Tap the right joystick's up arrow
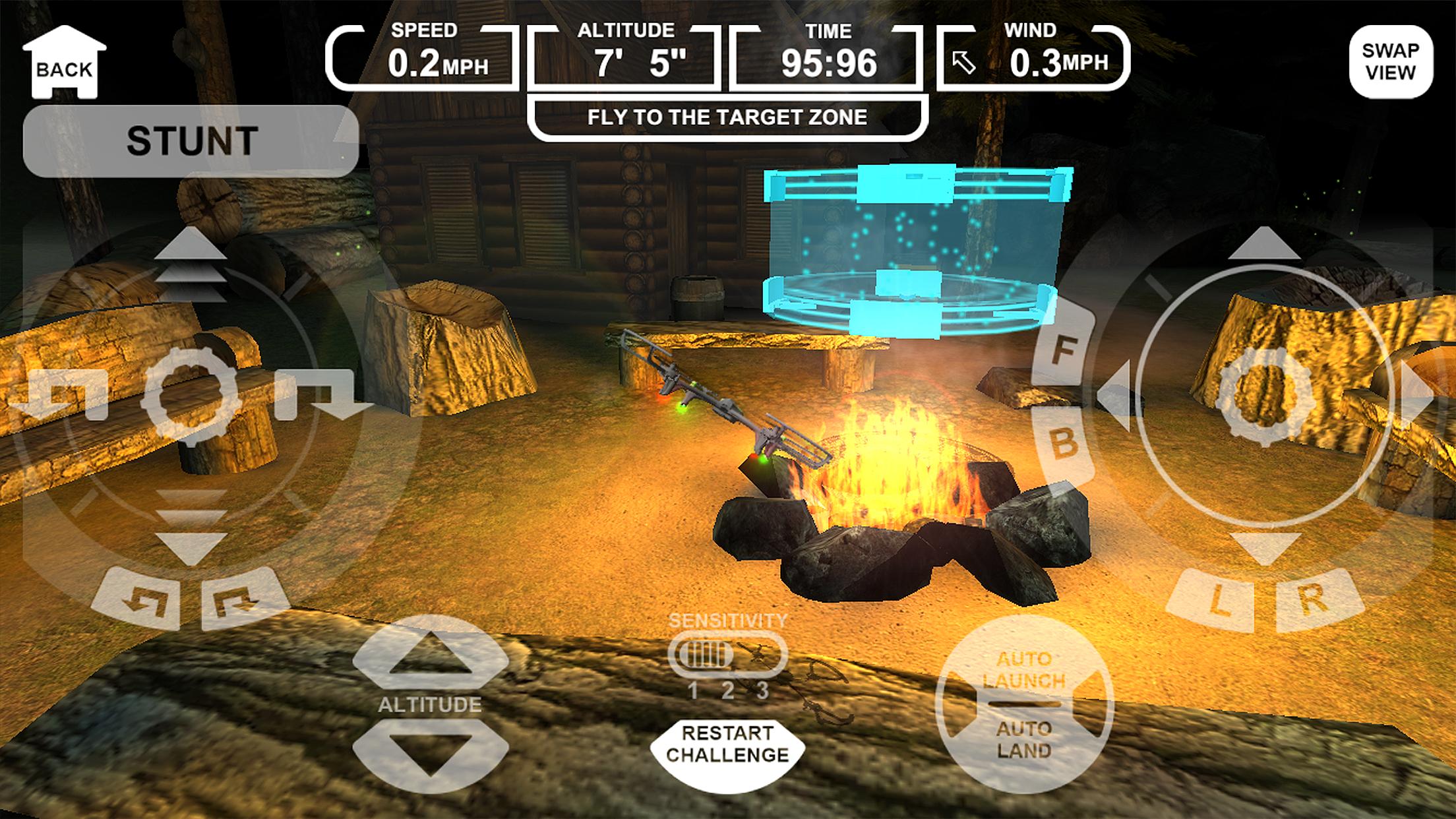Screen dimensions: 1456x819 point(1263,244)
